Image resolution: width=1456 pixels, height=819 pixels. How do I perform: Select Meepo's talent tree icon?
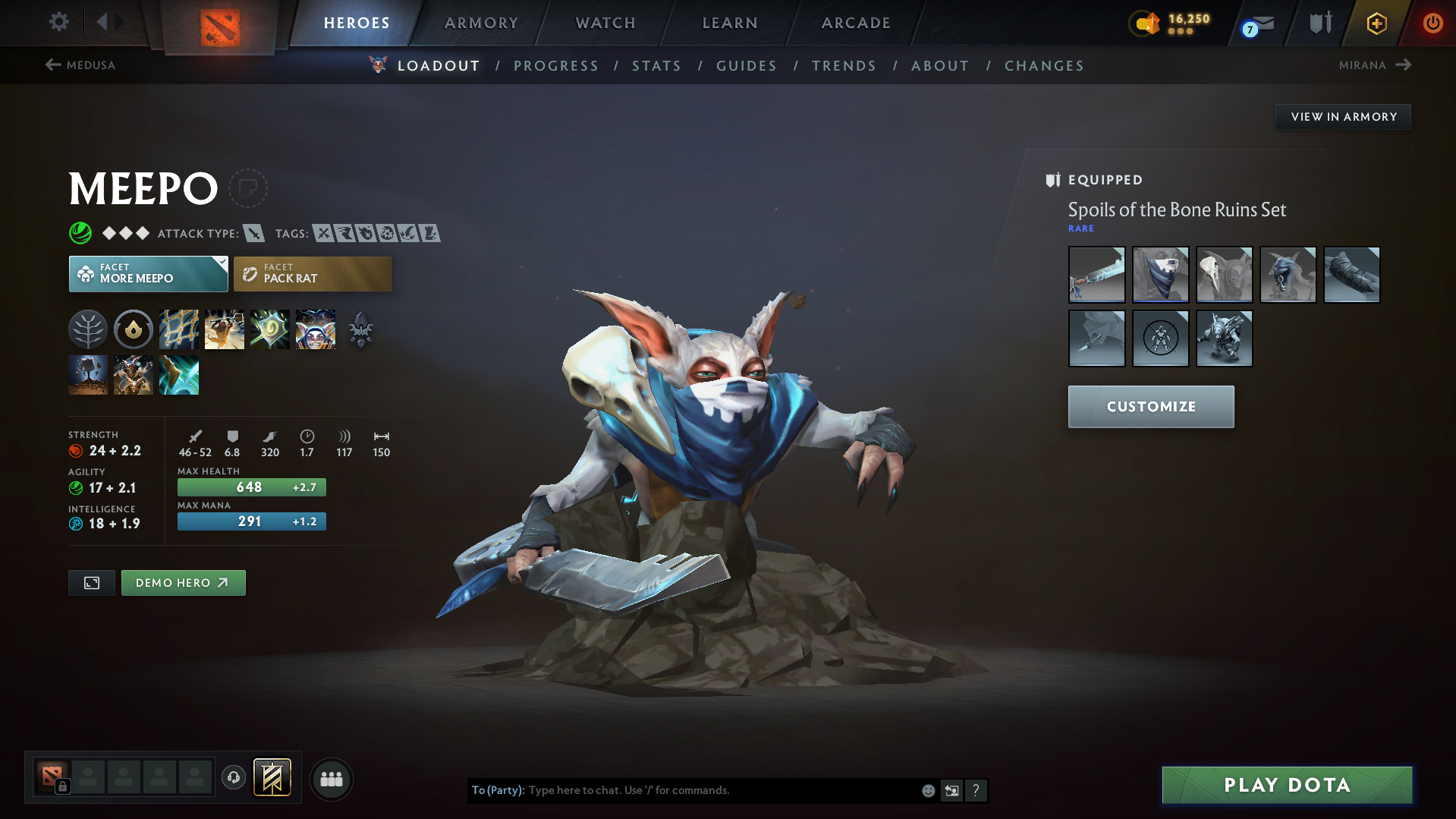[88, 329]
